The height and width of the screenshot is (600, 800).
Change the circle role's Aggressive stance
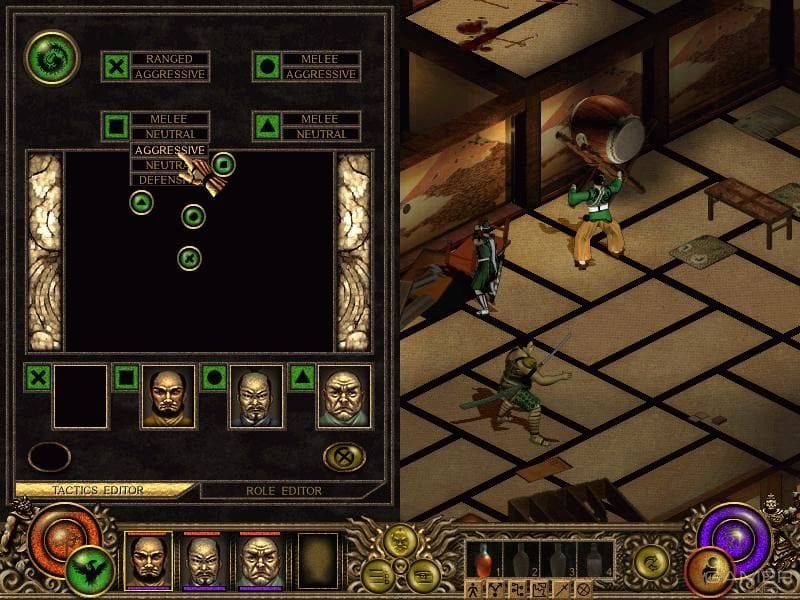[x=319, y=75]
